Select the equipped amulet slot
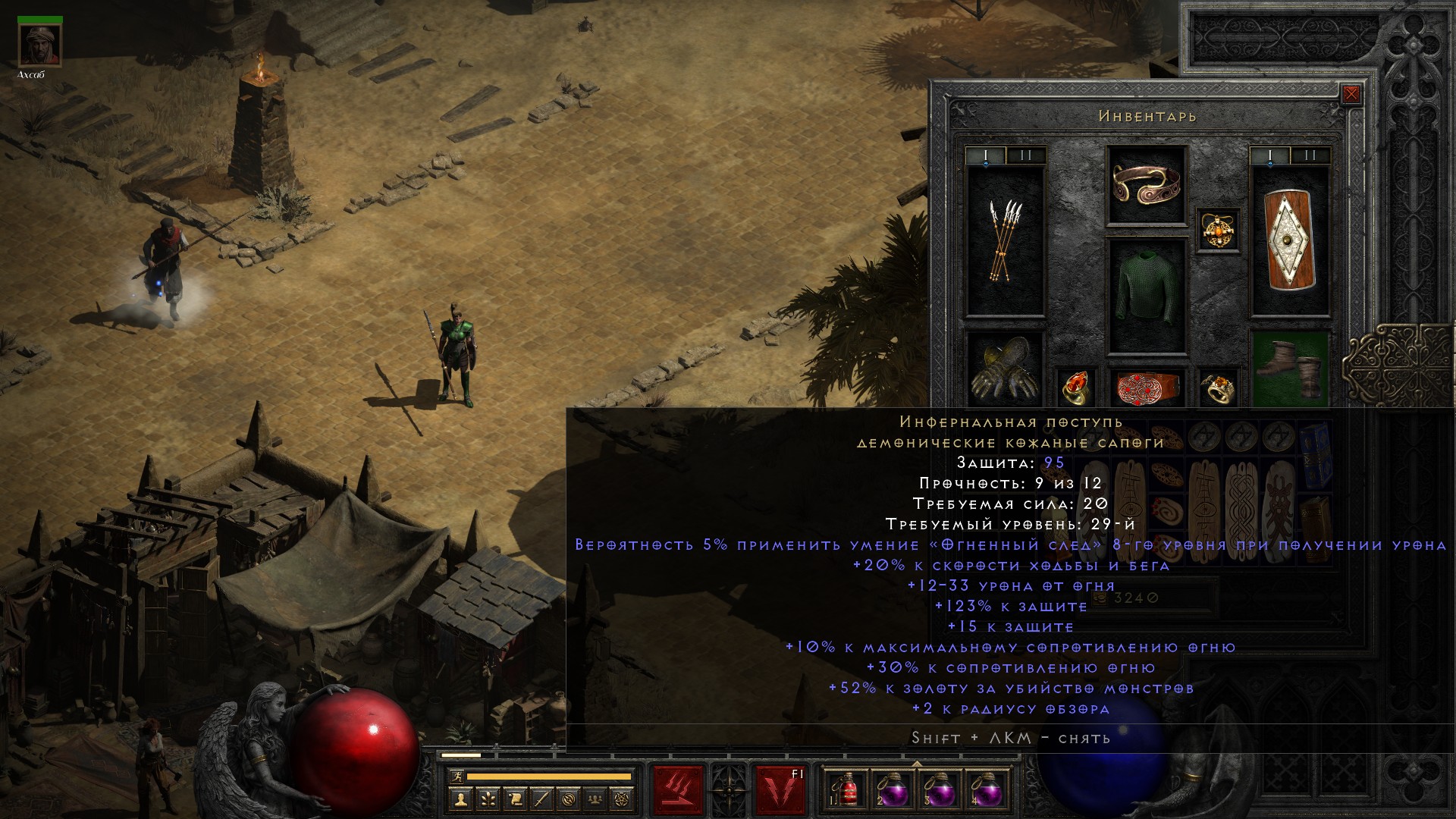This screenshot has width=1456, height=819. point(1219,230)
